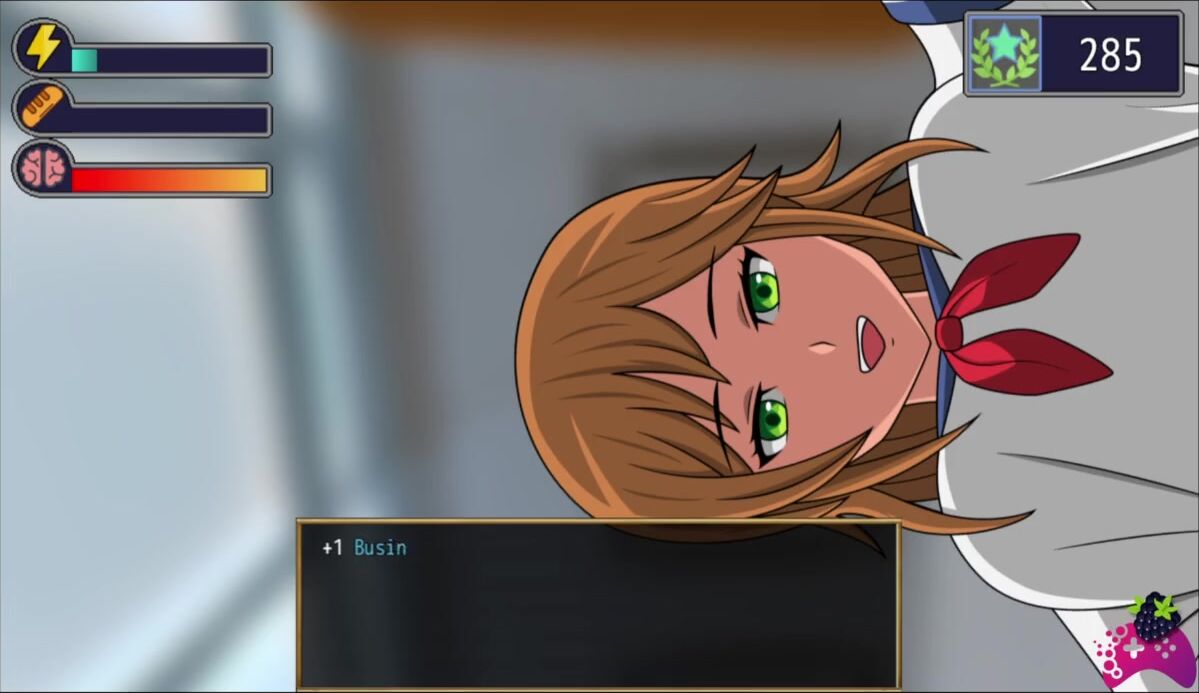This screenshot has width=1199, height=693.
Task: Click the lightning bolt energy icon
Action: [x=43, y=47]
